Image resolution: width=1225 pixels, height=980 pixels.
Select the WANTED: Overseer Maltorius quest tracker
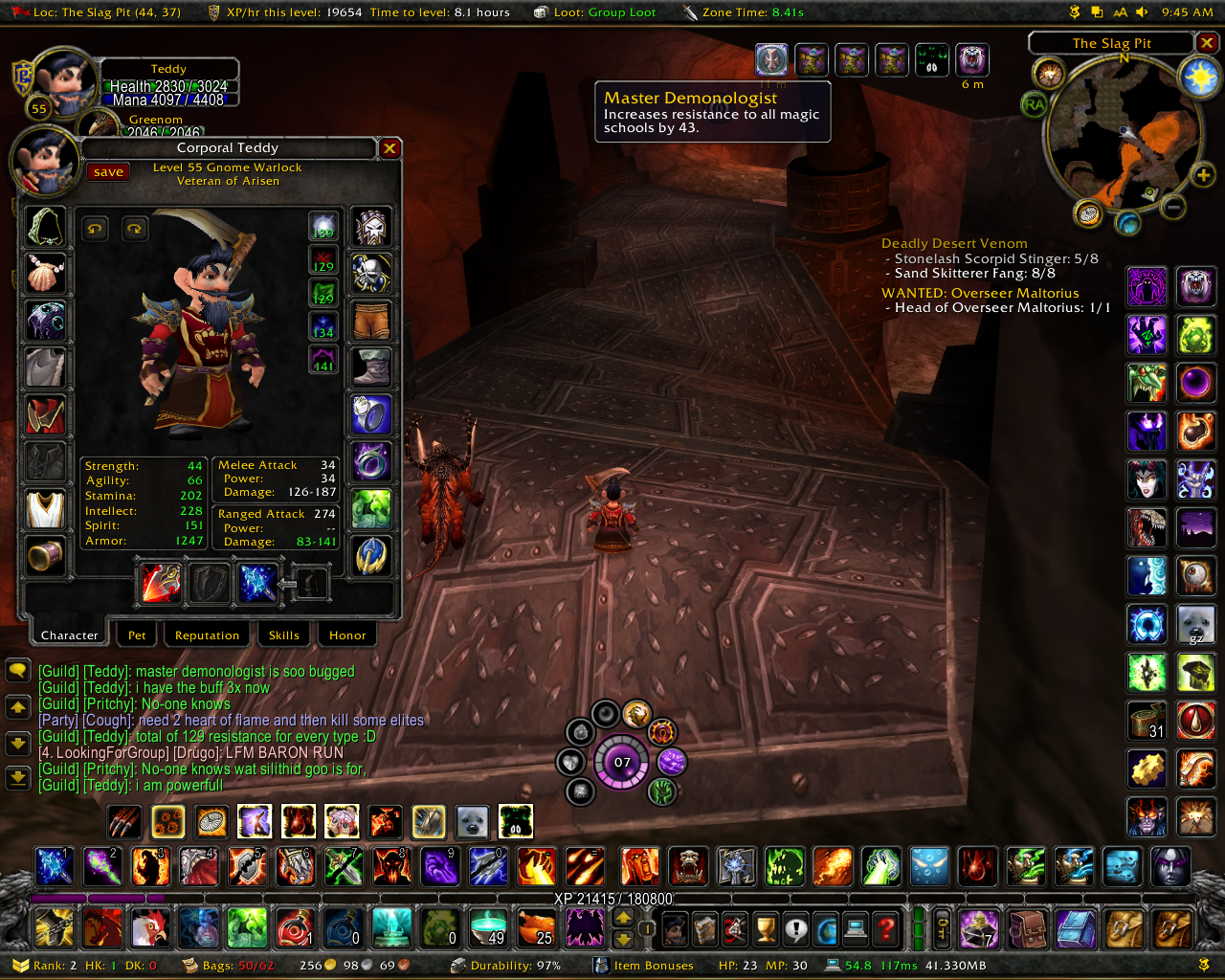[x=979, y=293]
